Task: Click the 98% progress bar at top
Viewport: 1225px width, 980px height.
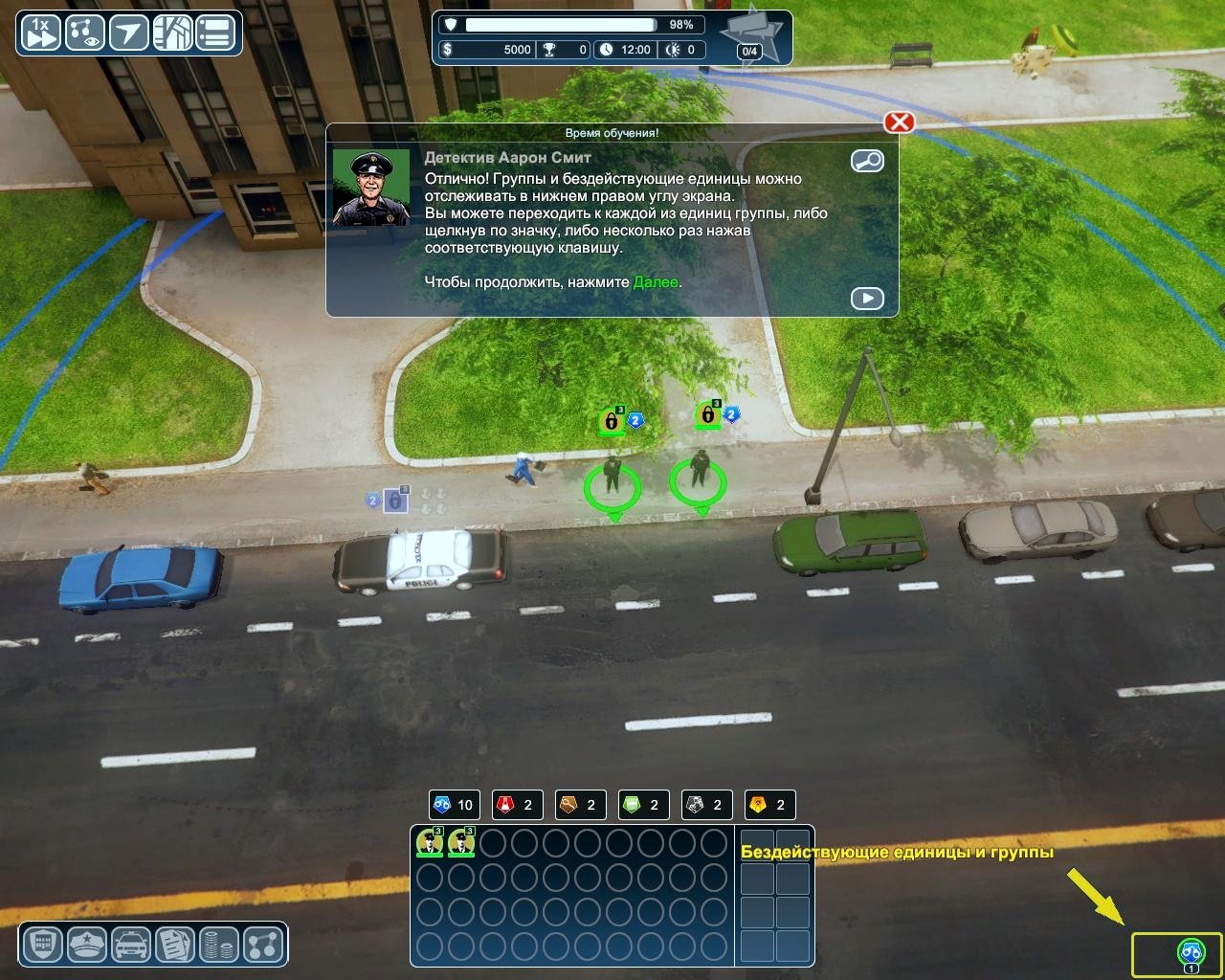Action: point(565,24)
